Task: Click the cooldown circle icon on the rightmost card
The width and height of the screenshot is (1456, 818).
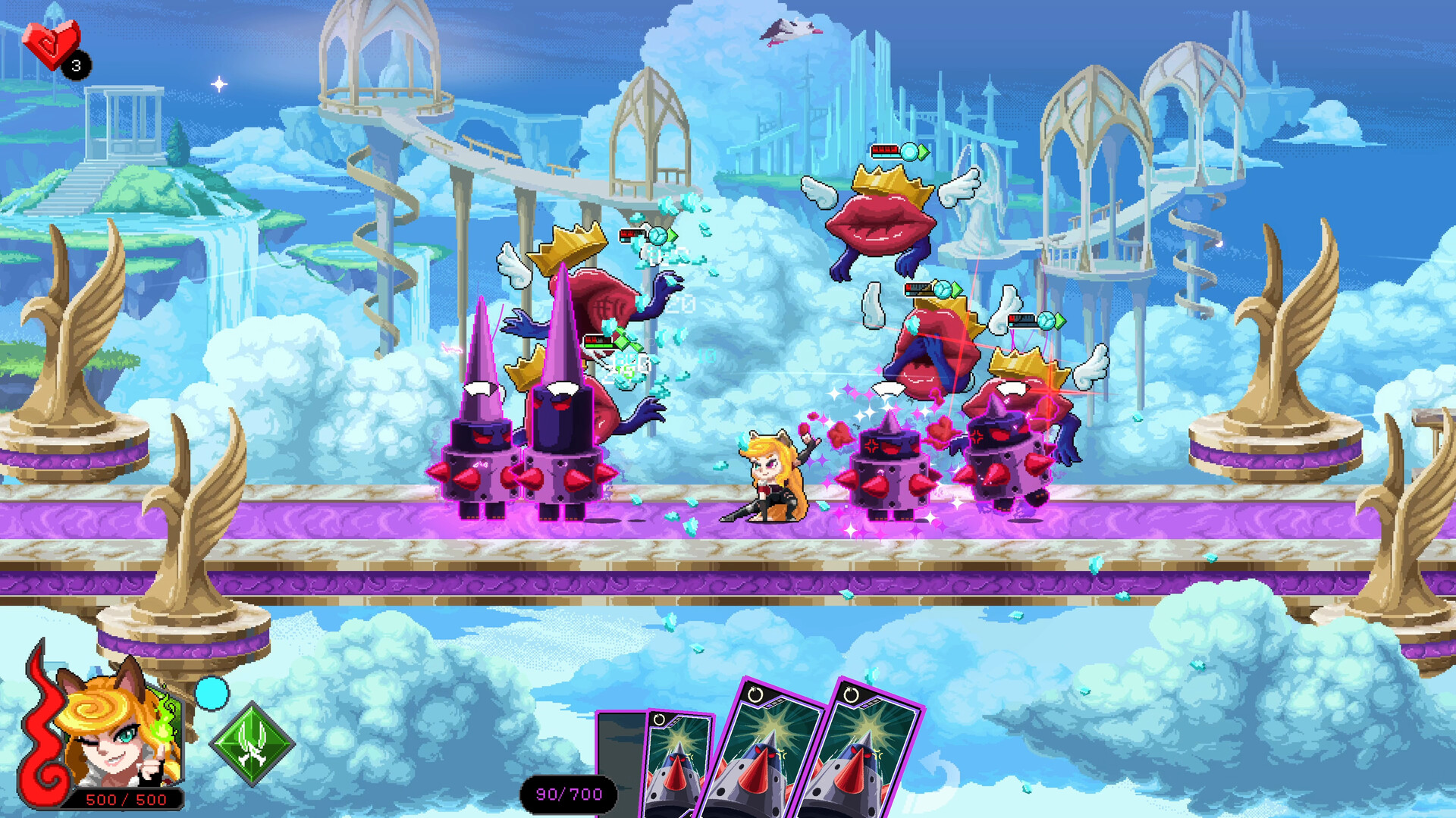Action: coord(853,695)
